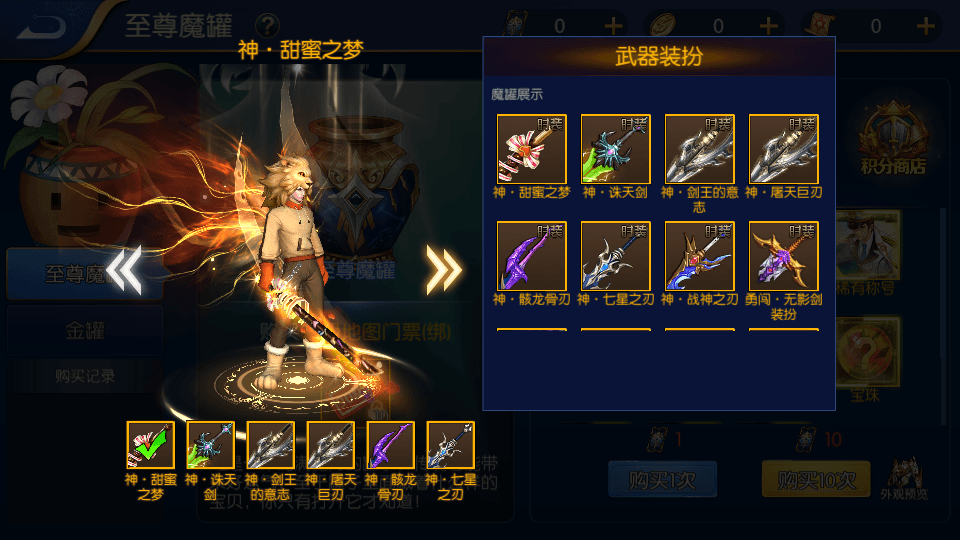Select 神·甜蜜之梦 in the weapon panel
Viewport: 960px width, 540px height.
(532, 149)
